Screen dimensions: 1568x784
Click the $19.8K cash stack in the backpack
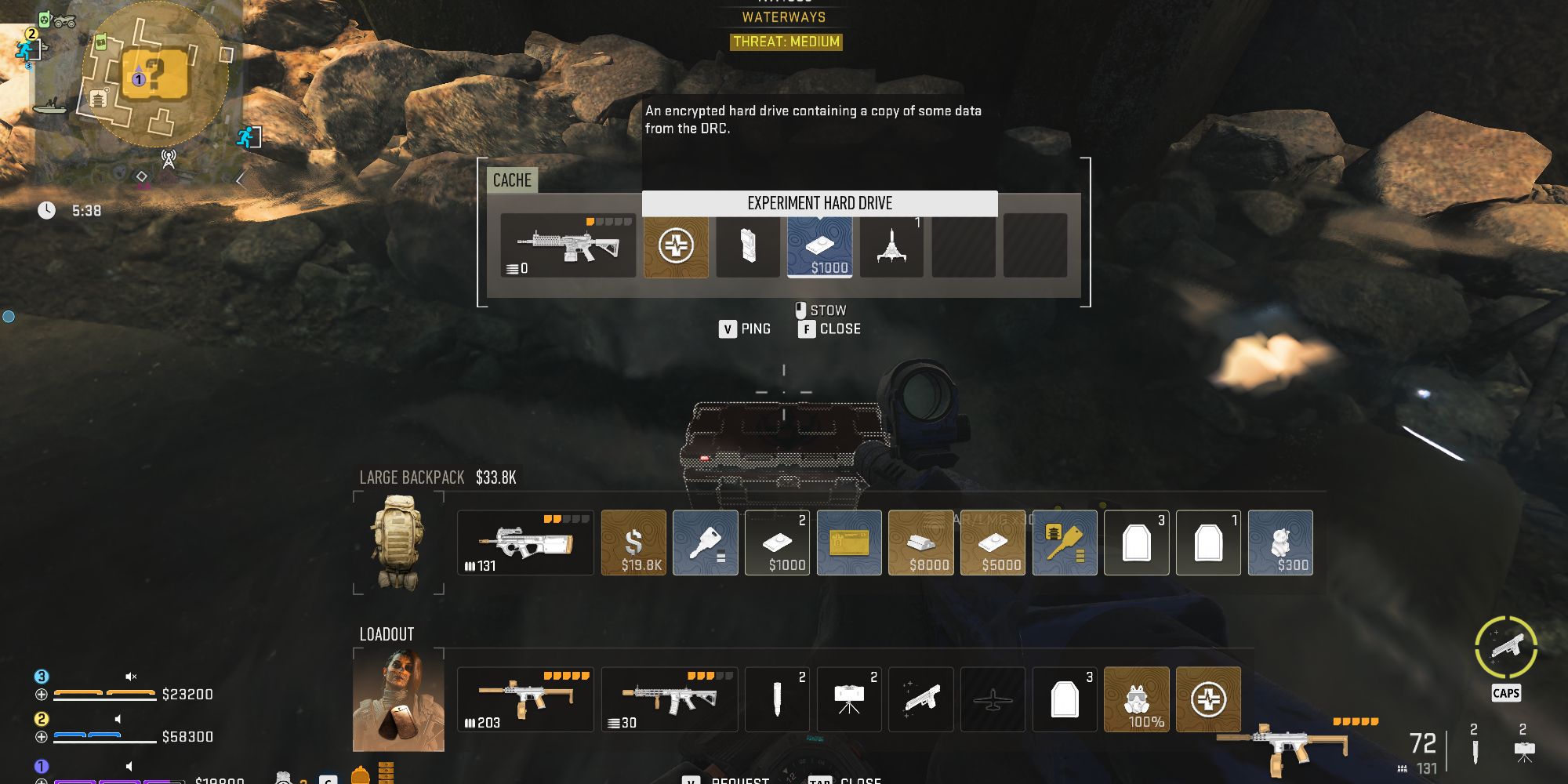pos(633,543)
